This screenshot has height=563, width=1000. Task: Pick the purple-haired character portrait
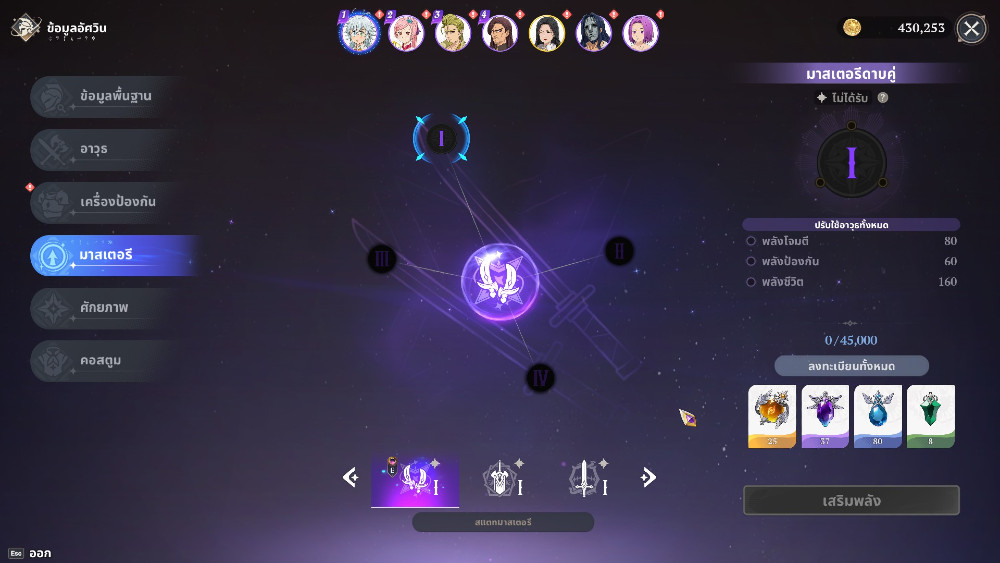640,33
